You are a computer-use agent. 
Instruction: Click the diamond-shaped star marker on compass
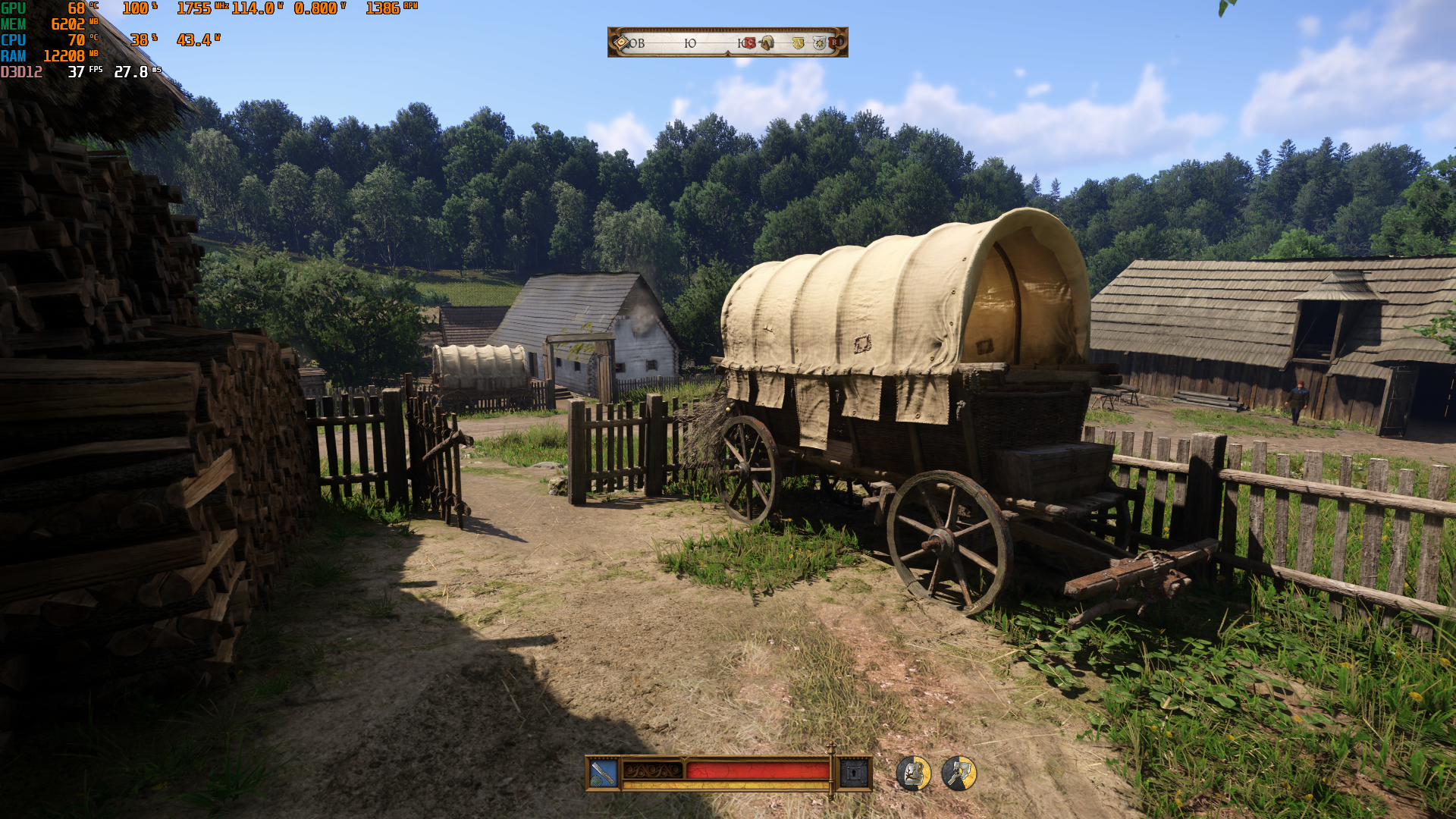pos(622,42)
